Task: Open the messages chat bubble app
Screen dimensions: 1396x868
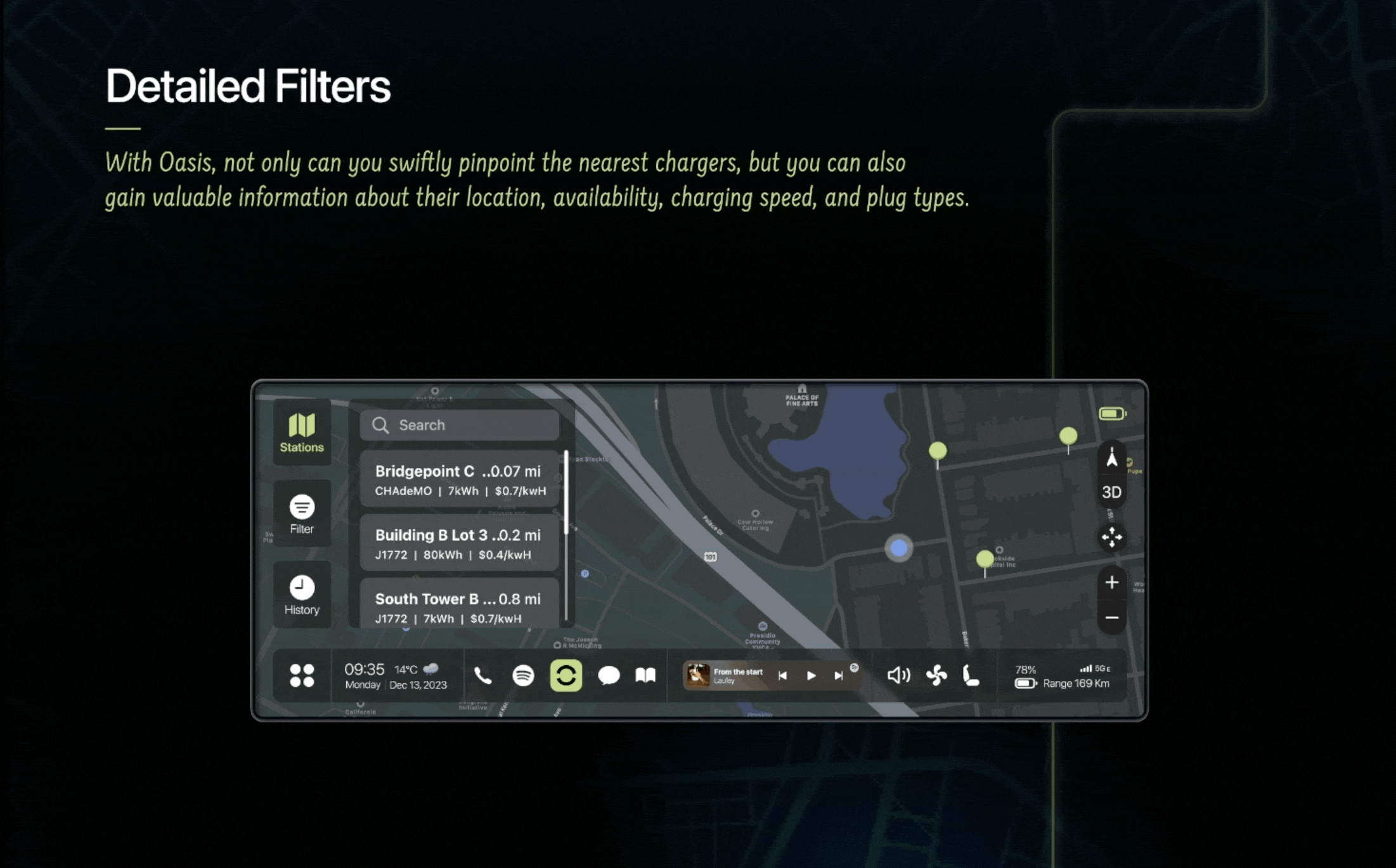Action: pyautogui.click(x=609, y=676)
